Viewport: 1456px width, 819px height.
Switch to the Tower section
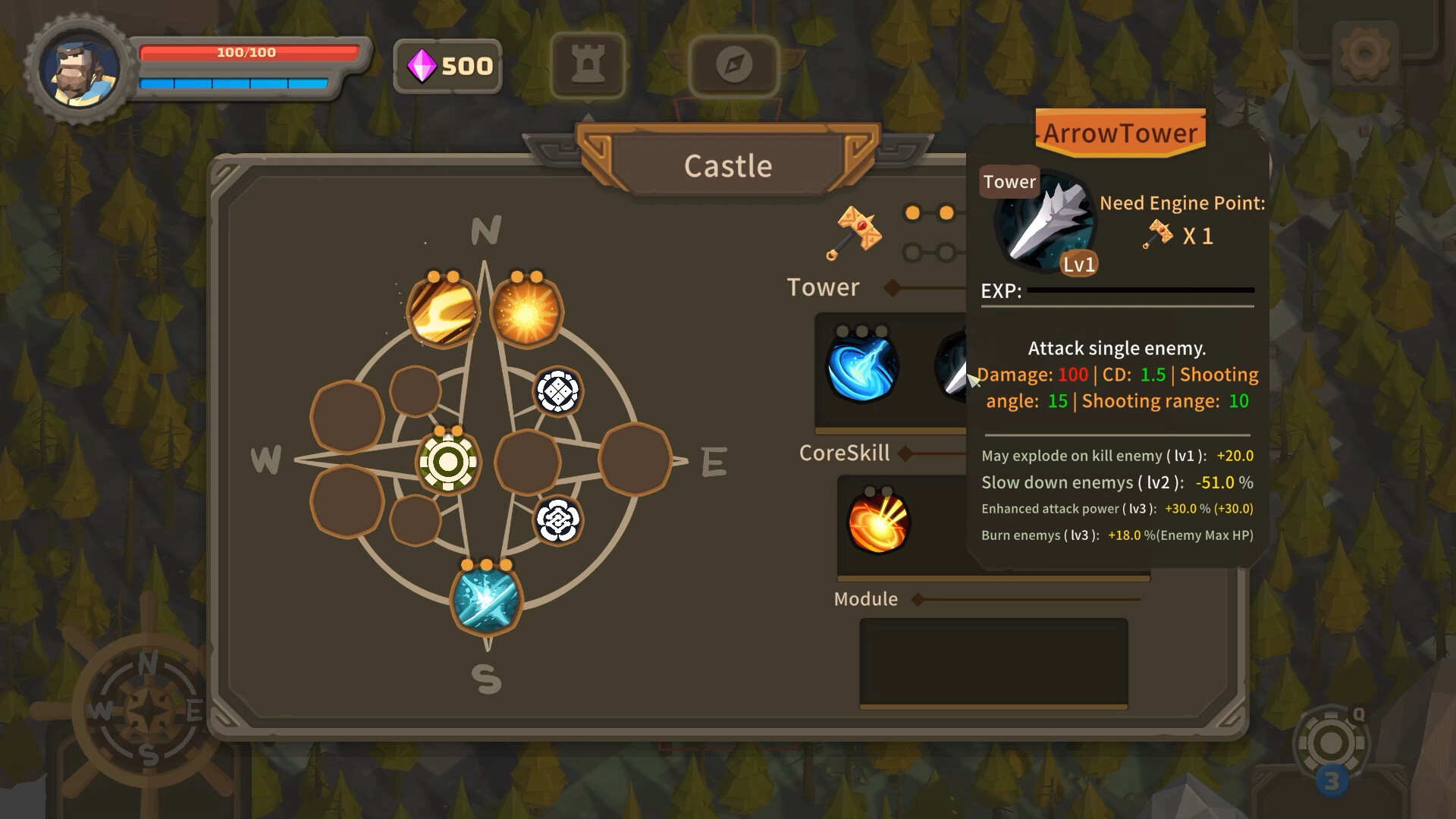coord(824,287)
